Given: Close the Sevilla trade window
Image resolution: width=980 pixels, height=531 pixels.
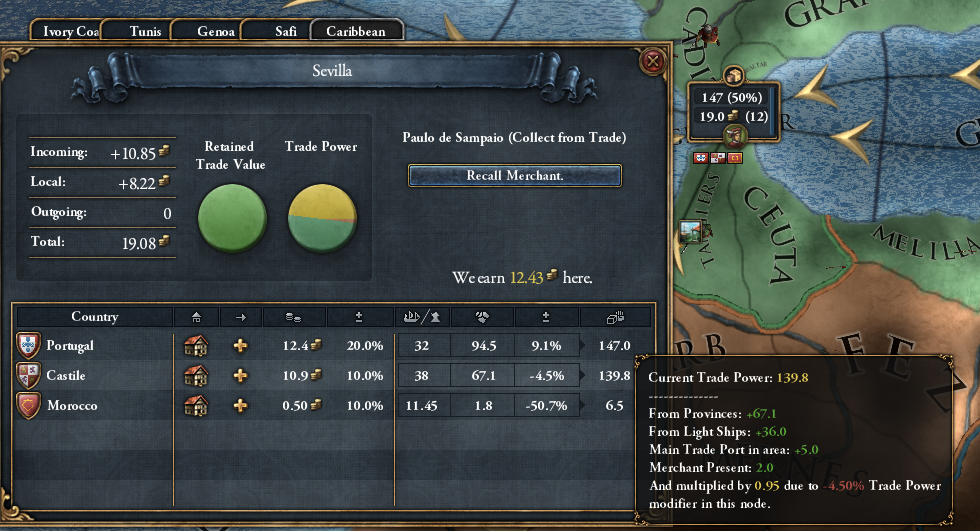Looking at the screenshot, I should [x=653, y=62].
